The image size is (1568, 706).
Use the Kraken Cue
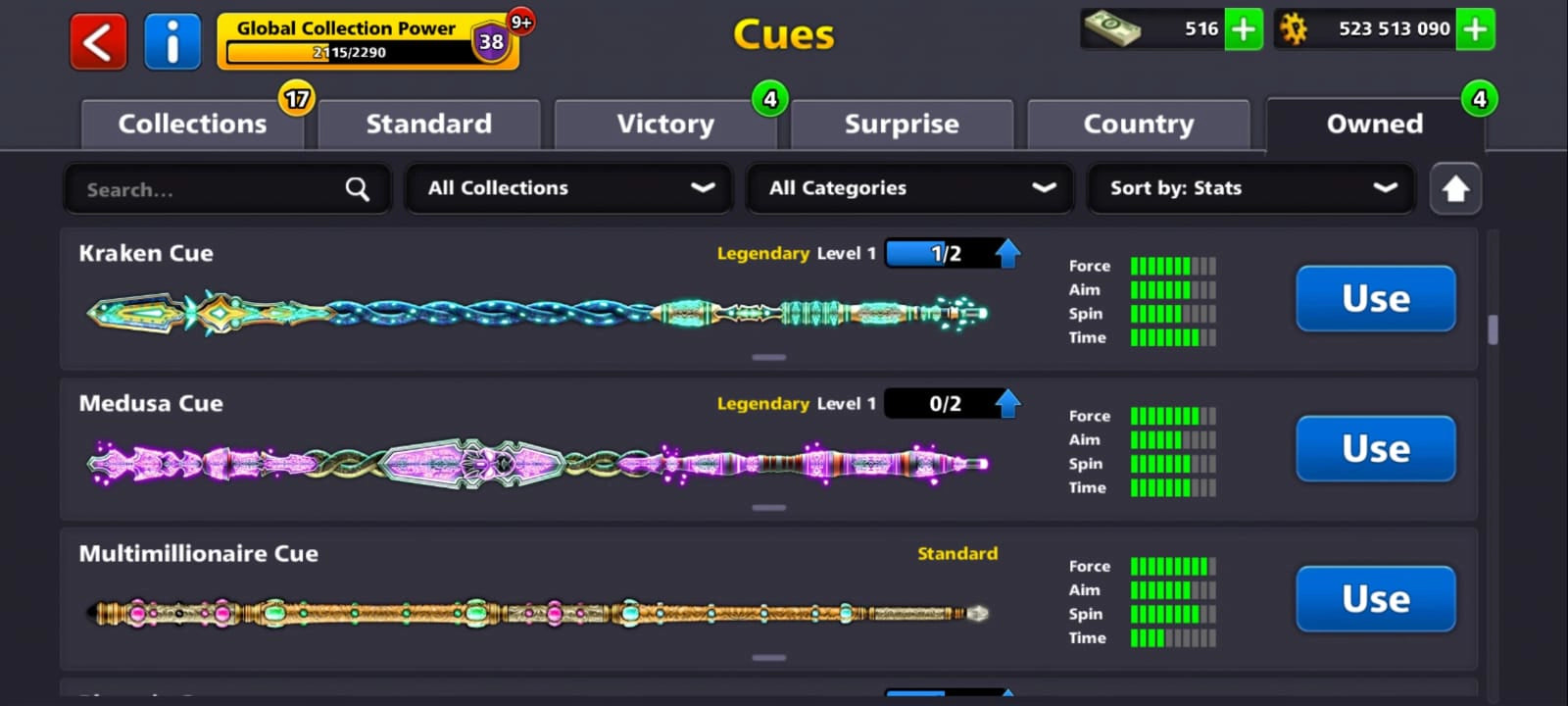[1375, 299]
